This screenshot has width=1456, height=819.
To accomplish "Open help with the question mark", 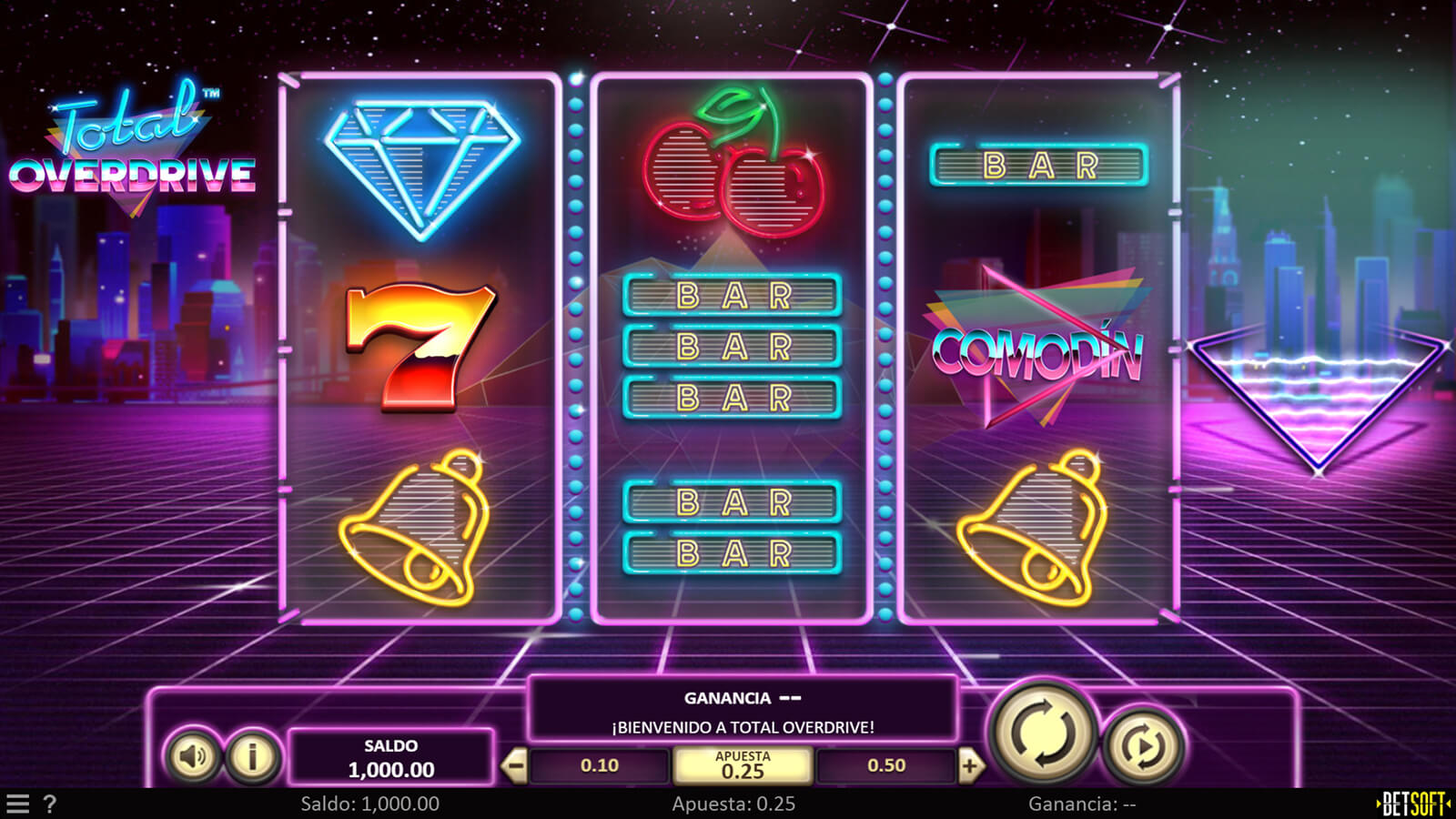I will (x=50, y=804).
